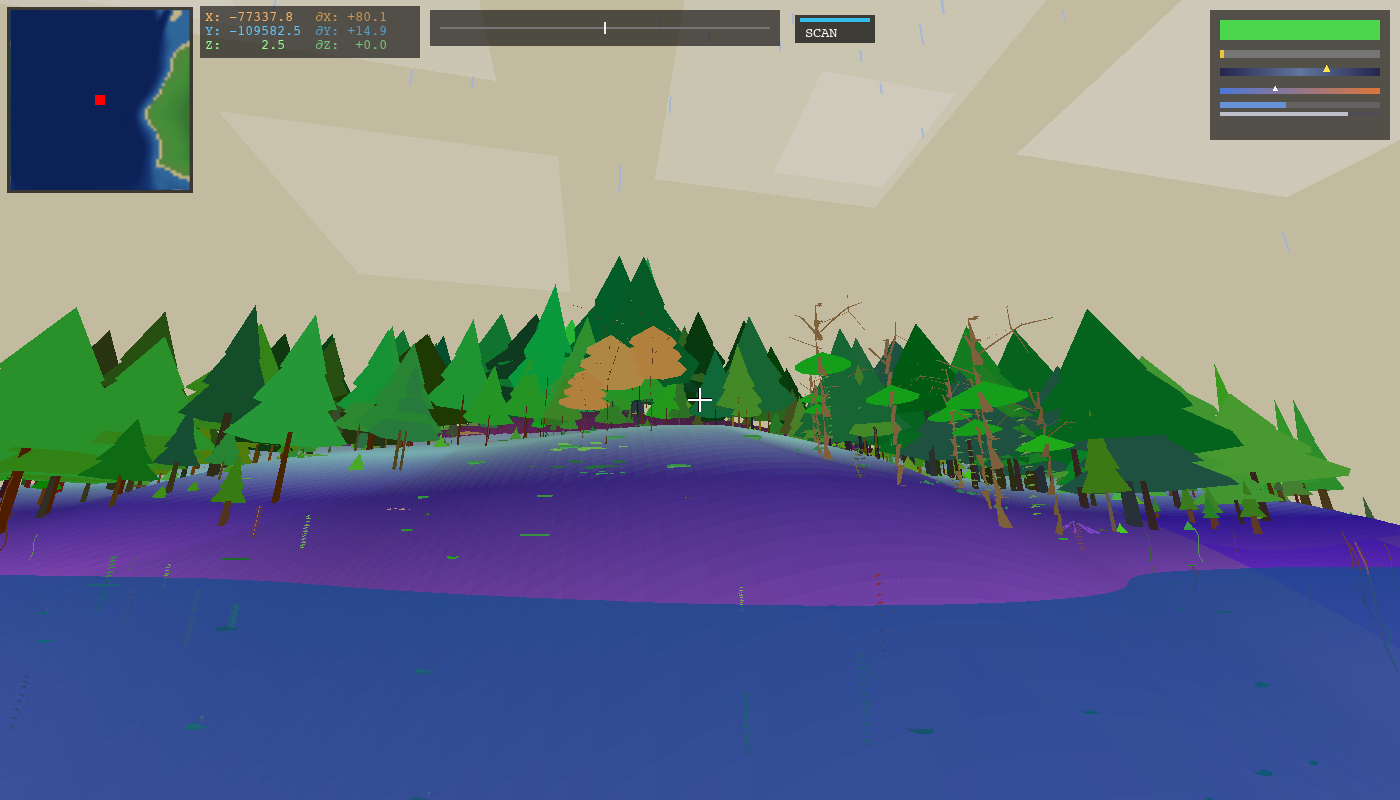Click the yellow triangle handle on the dark gradient slider
Image resolution: width=1400 pixels, height=800 pixels.
click(1327, 68)
